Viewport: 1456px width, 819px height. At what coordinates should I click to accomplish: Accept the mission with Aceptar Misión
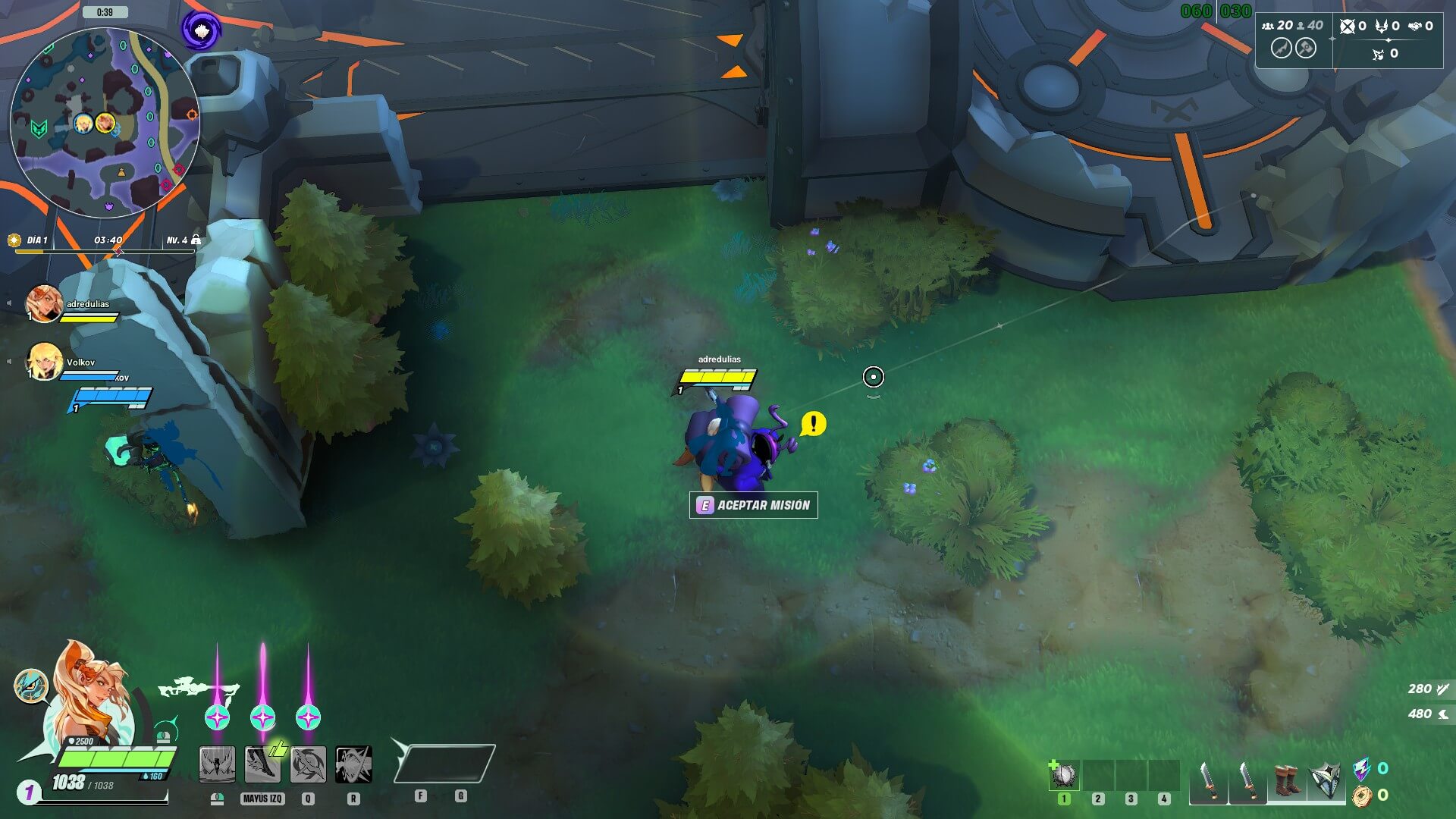(753, 505)
